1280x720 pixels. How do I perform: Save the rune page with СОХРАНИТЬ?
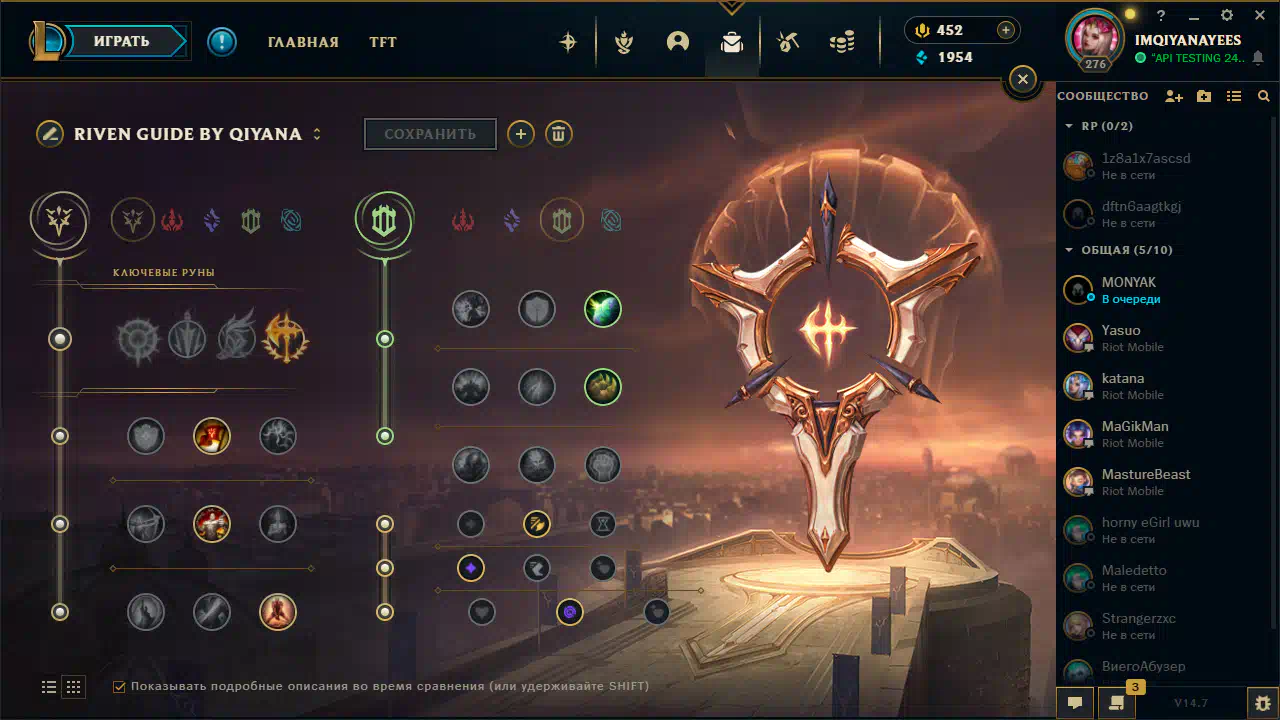(430, 134)
